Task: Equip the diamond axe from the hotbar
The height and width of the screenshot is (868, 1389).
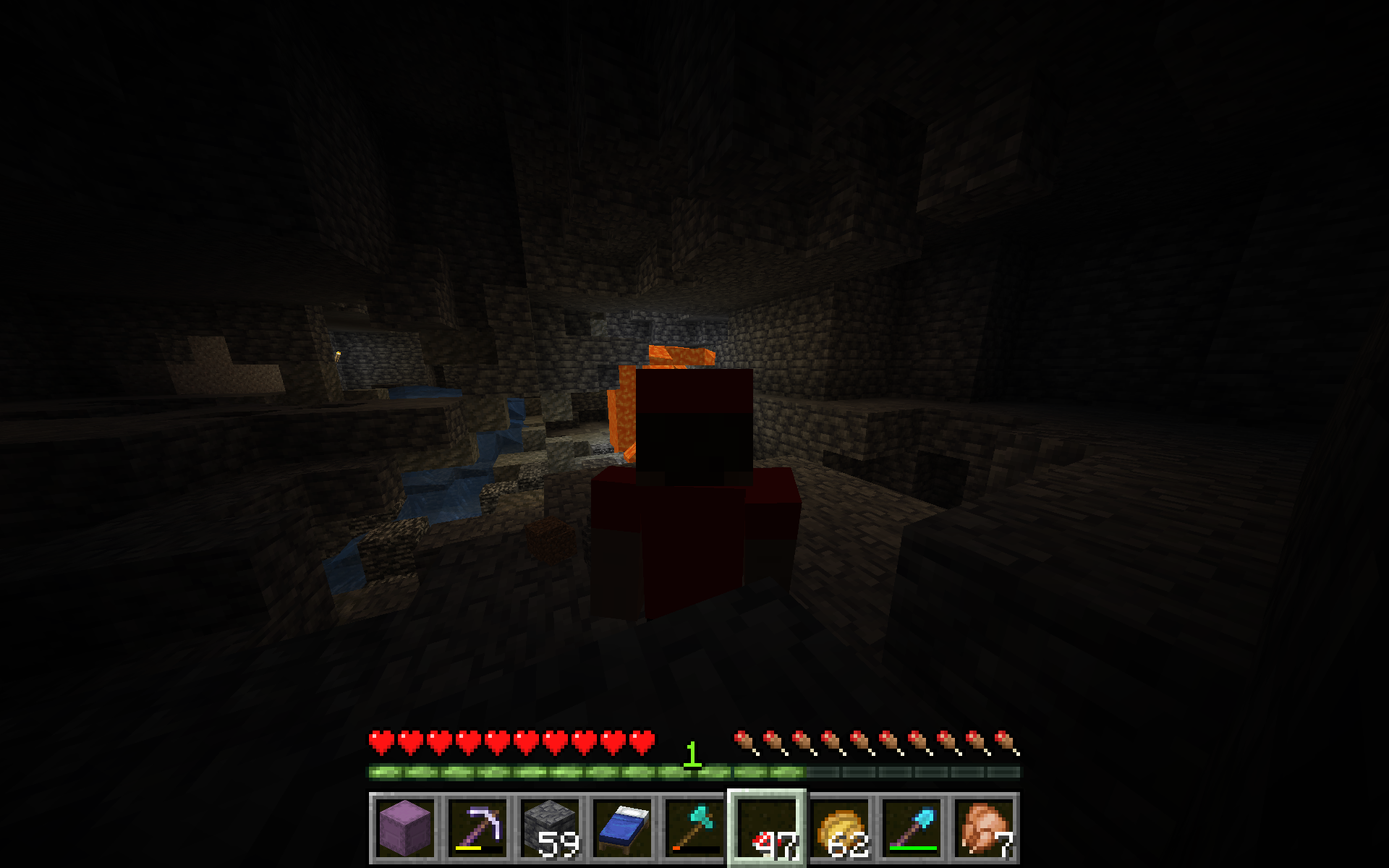Action: pyautogui.click(x=694, y=827)
